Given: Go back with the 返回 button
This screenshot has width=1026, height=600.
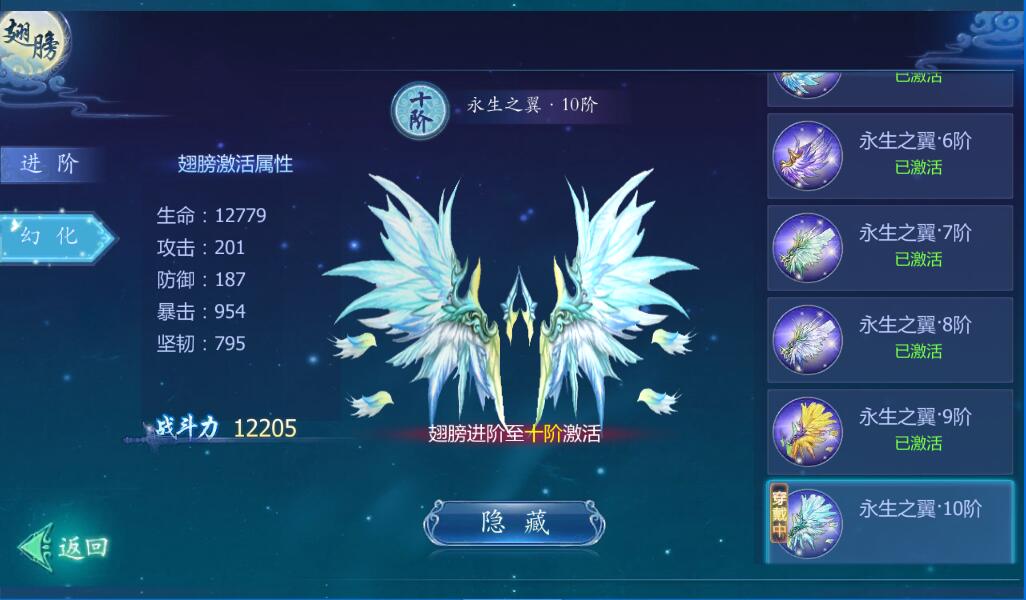Looking at the screenshot, I should [66, 547].
